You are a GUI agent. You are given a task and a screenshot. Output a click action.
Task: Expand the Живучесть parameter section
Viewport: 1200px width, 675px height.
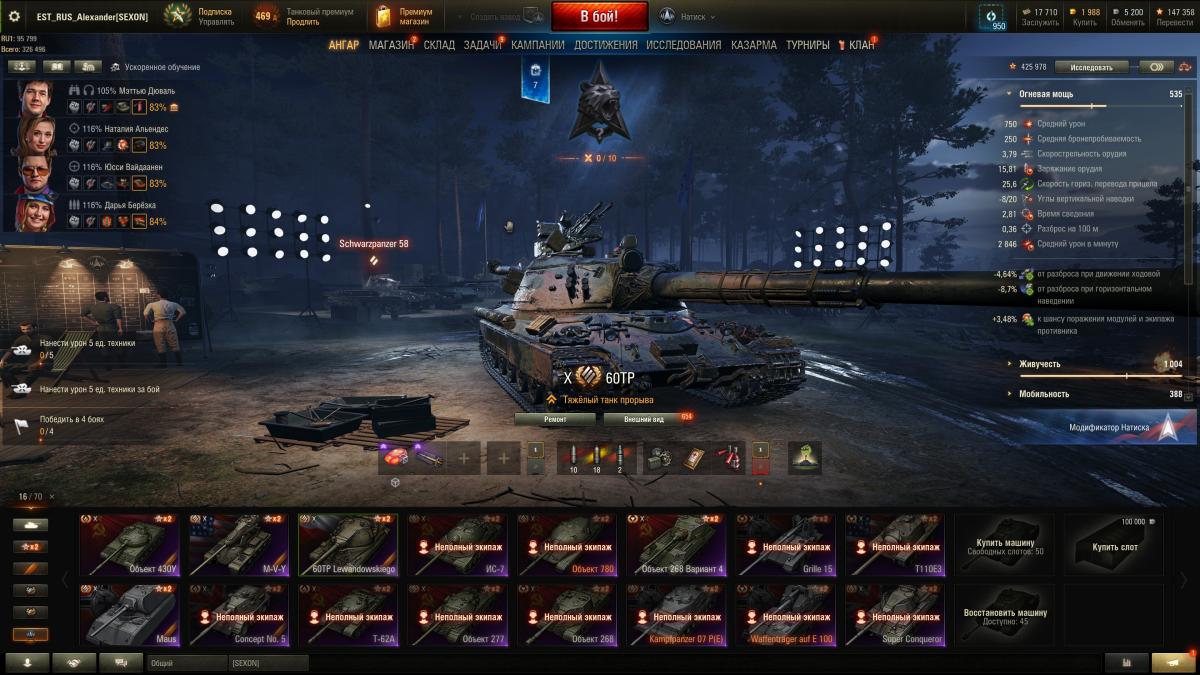coord(1041,364)
